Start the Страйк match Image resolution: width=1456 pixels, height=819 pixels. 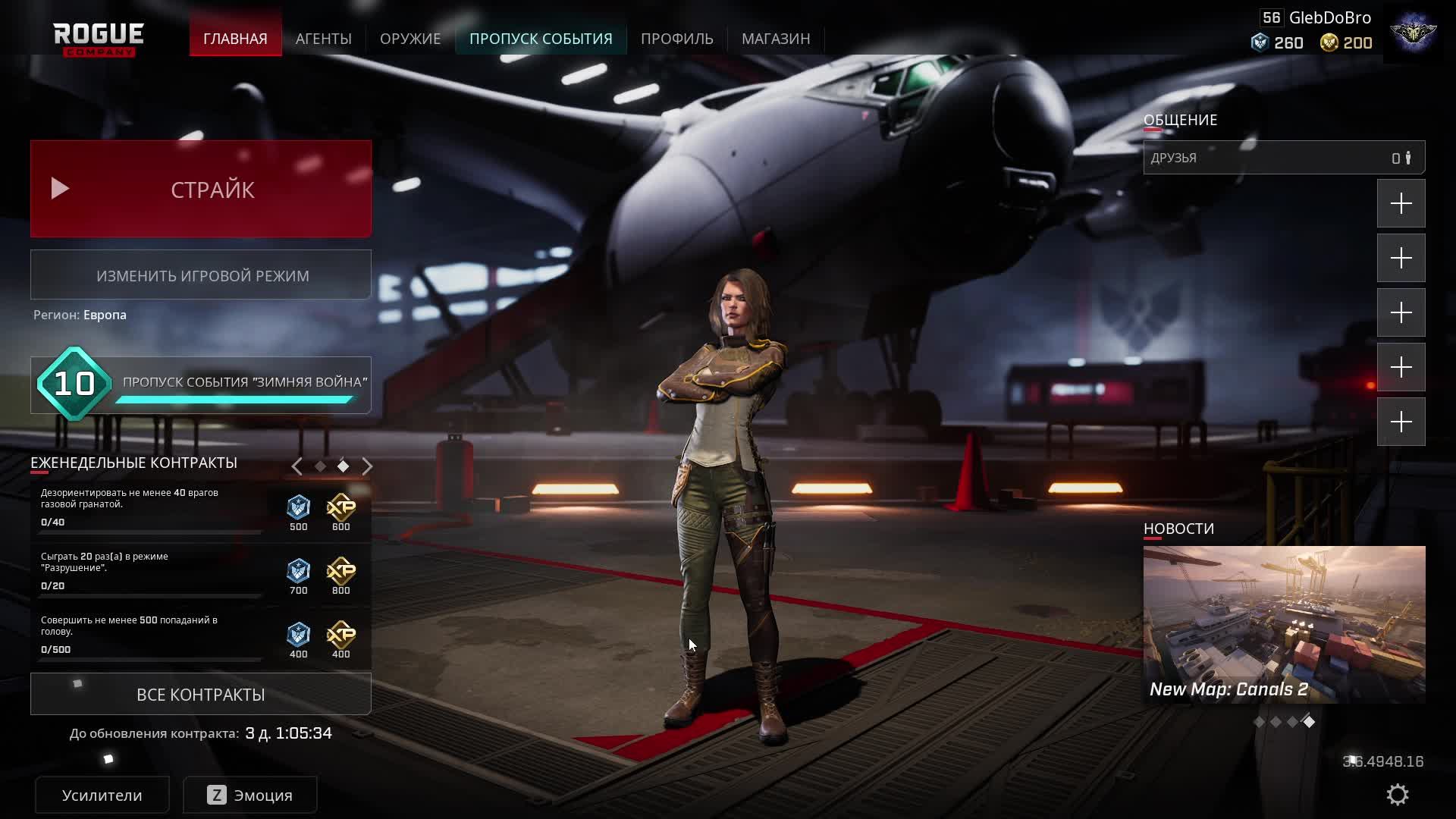[x=201, y=189]
